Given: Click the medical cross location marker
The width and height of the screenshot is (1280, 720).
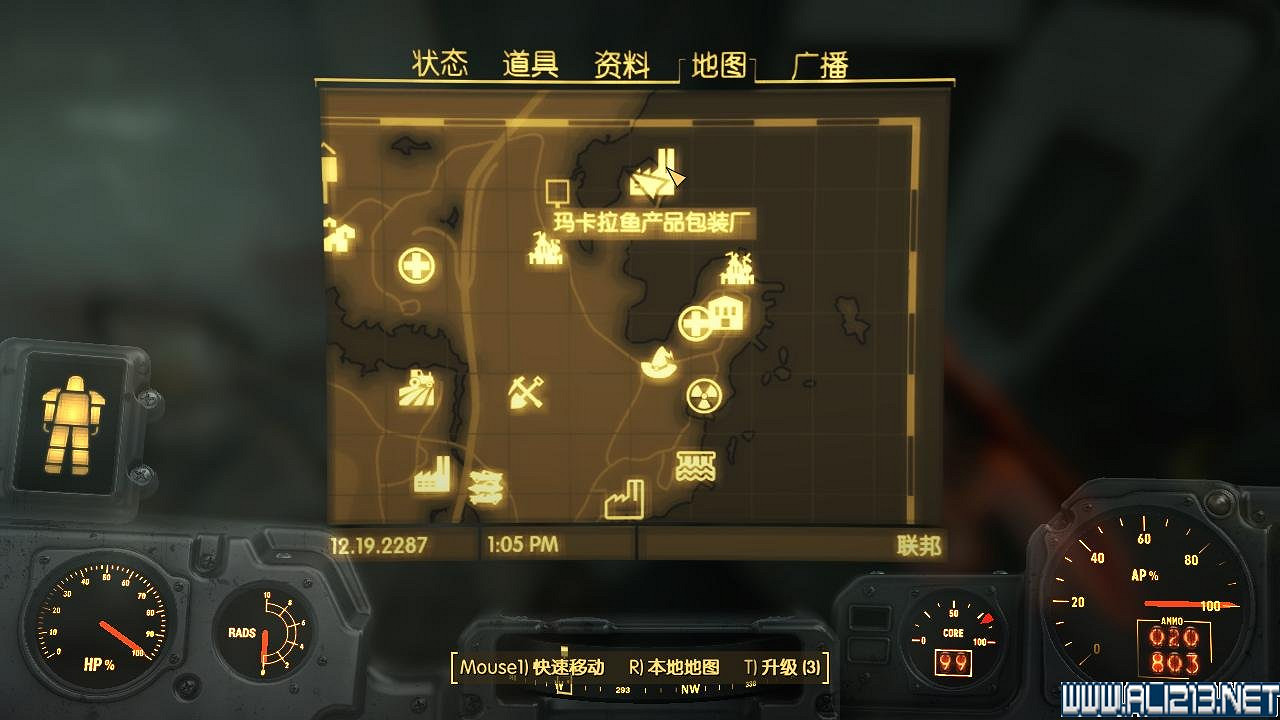Looking at the screenshot, I should coord(416,266).
